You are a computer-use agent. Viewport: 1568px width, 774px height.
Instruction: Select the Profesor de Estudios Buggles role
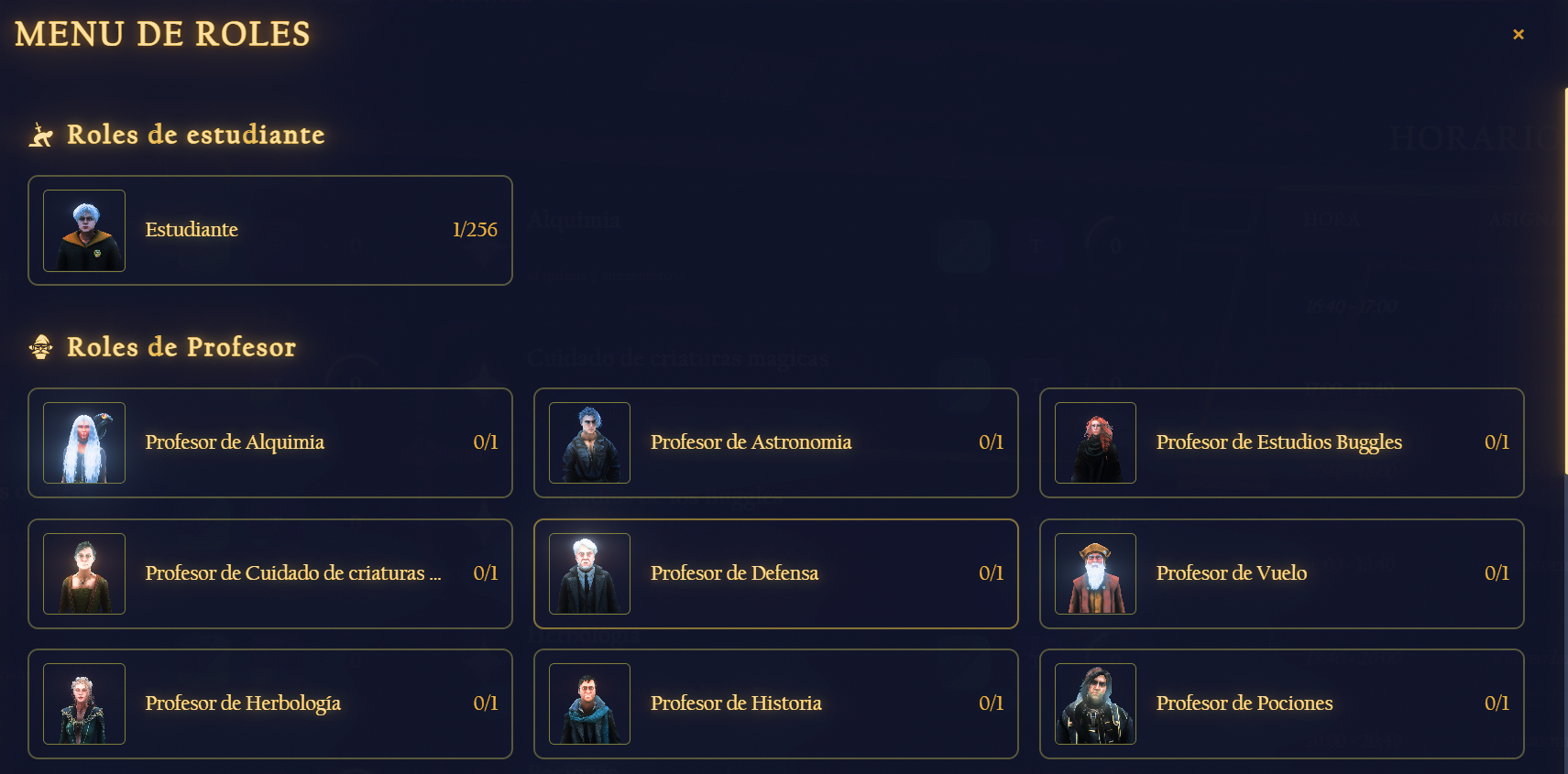[x=1282, y=443]
